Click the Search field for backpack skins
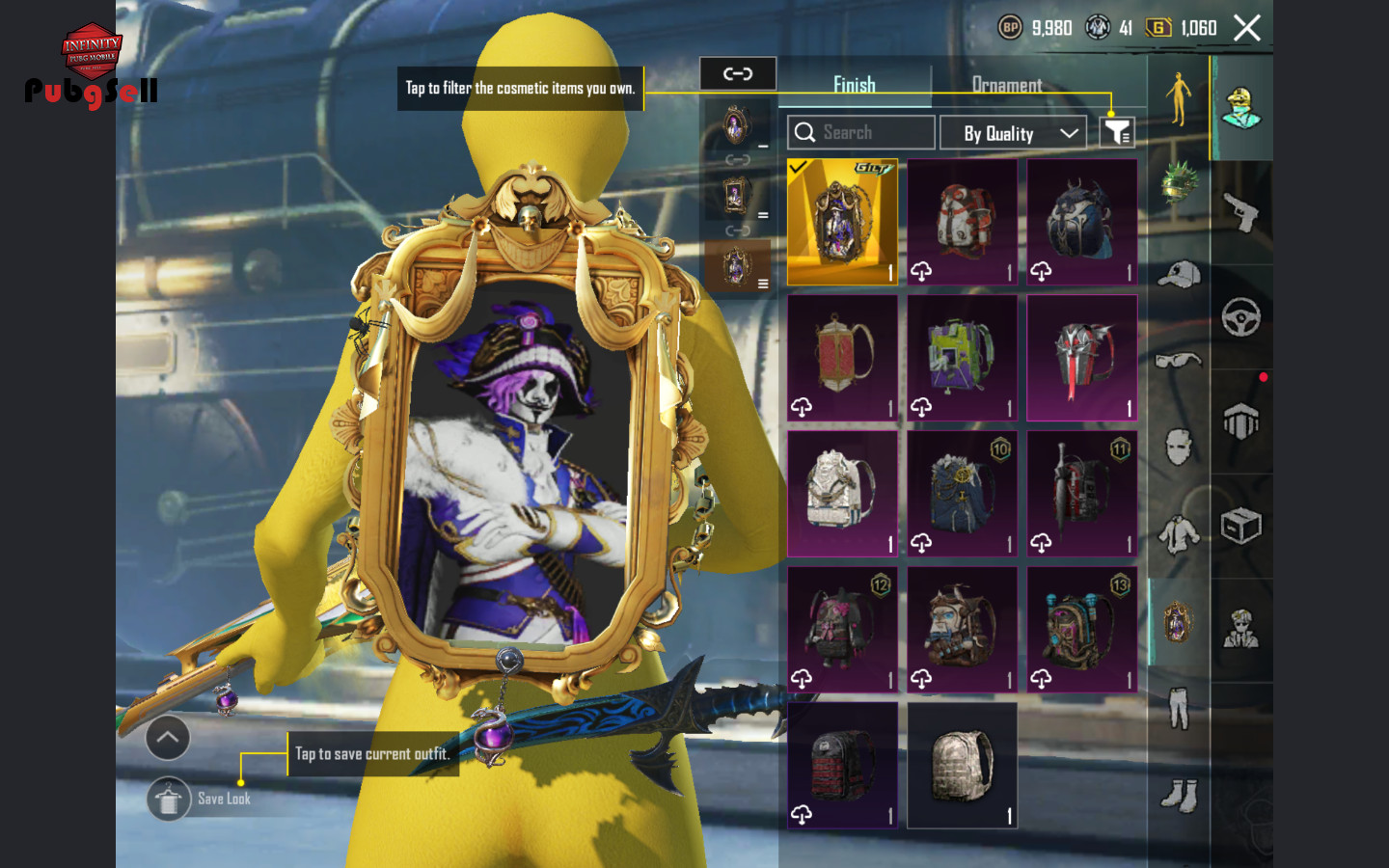Screen dimensions: 1389x868 coord(860,132)
